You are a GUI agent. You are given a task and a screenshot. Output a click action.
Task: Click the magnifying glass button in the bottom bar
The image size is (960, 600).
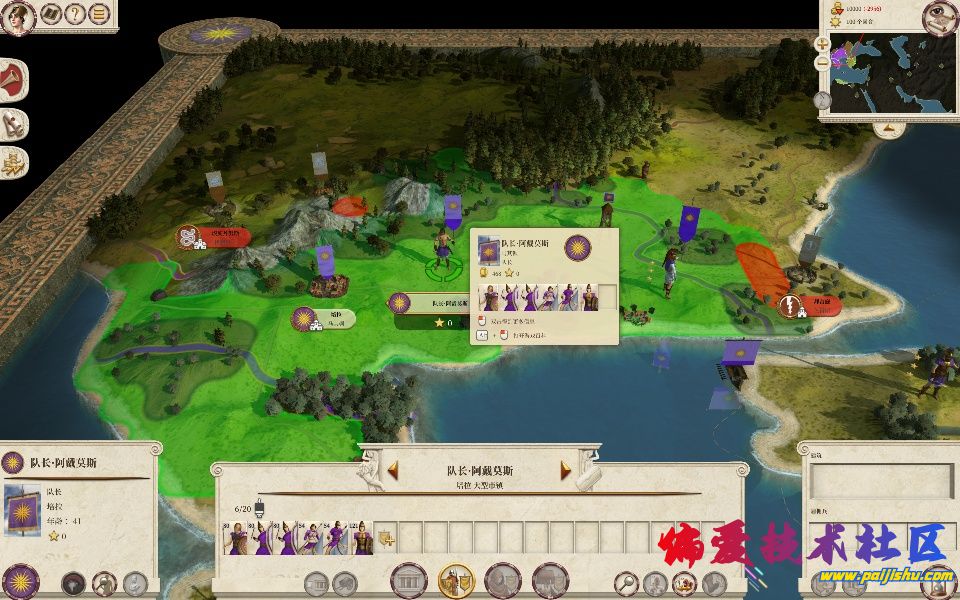[x=627, y=581]
